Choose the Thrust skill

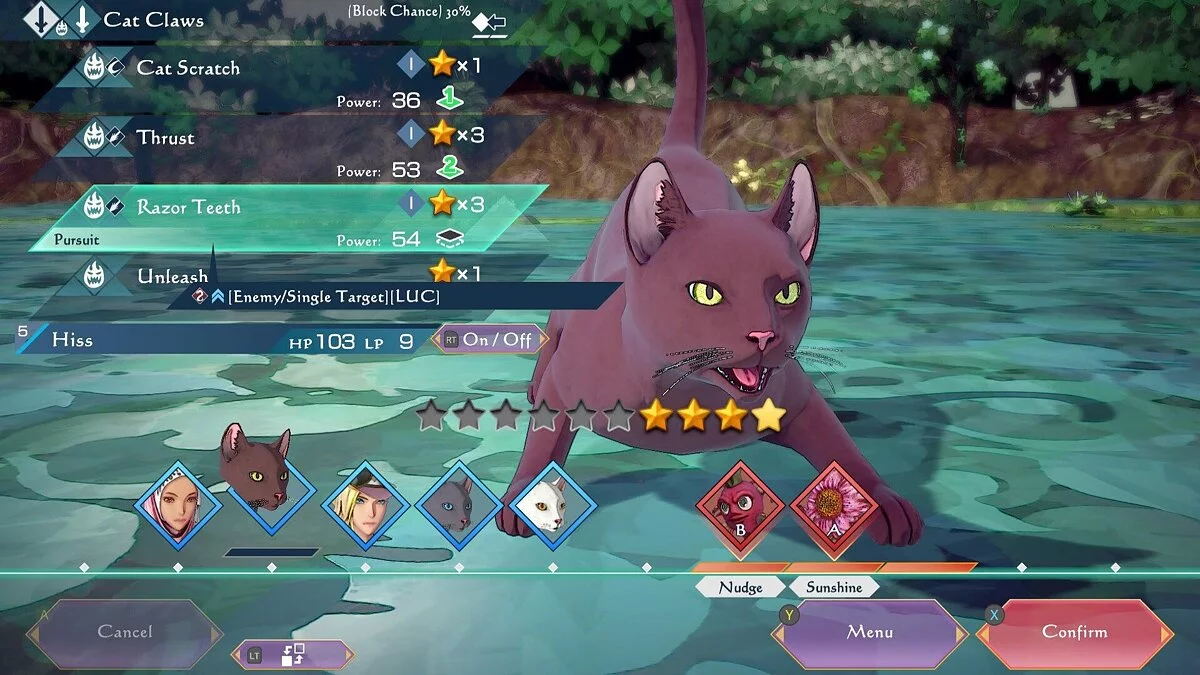click(x=166, y=137)
